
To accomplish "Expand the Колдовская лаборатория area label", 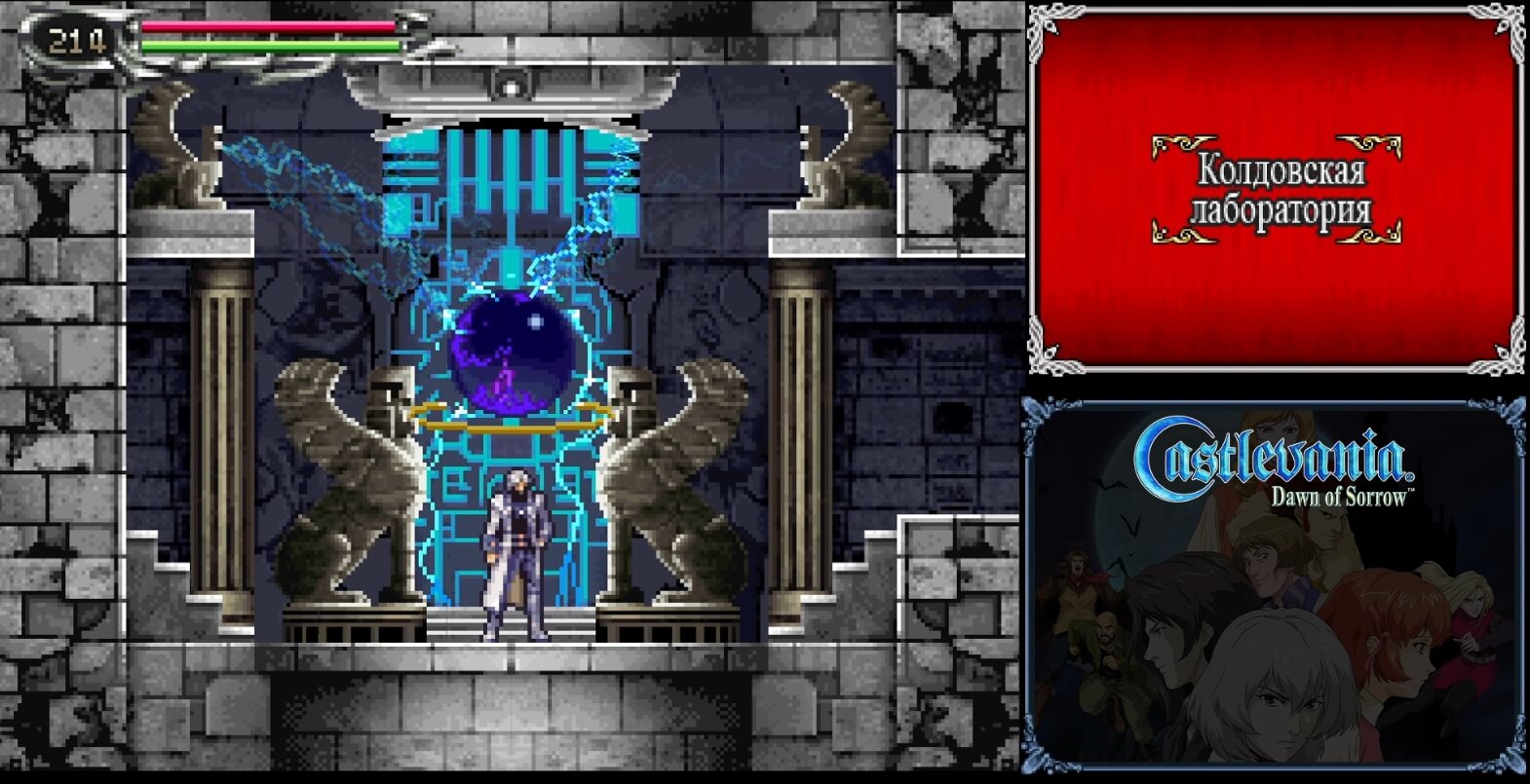I will point(1281,190).
